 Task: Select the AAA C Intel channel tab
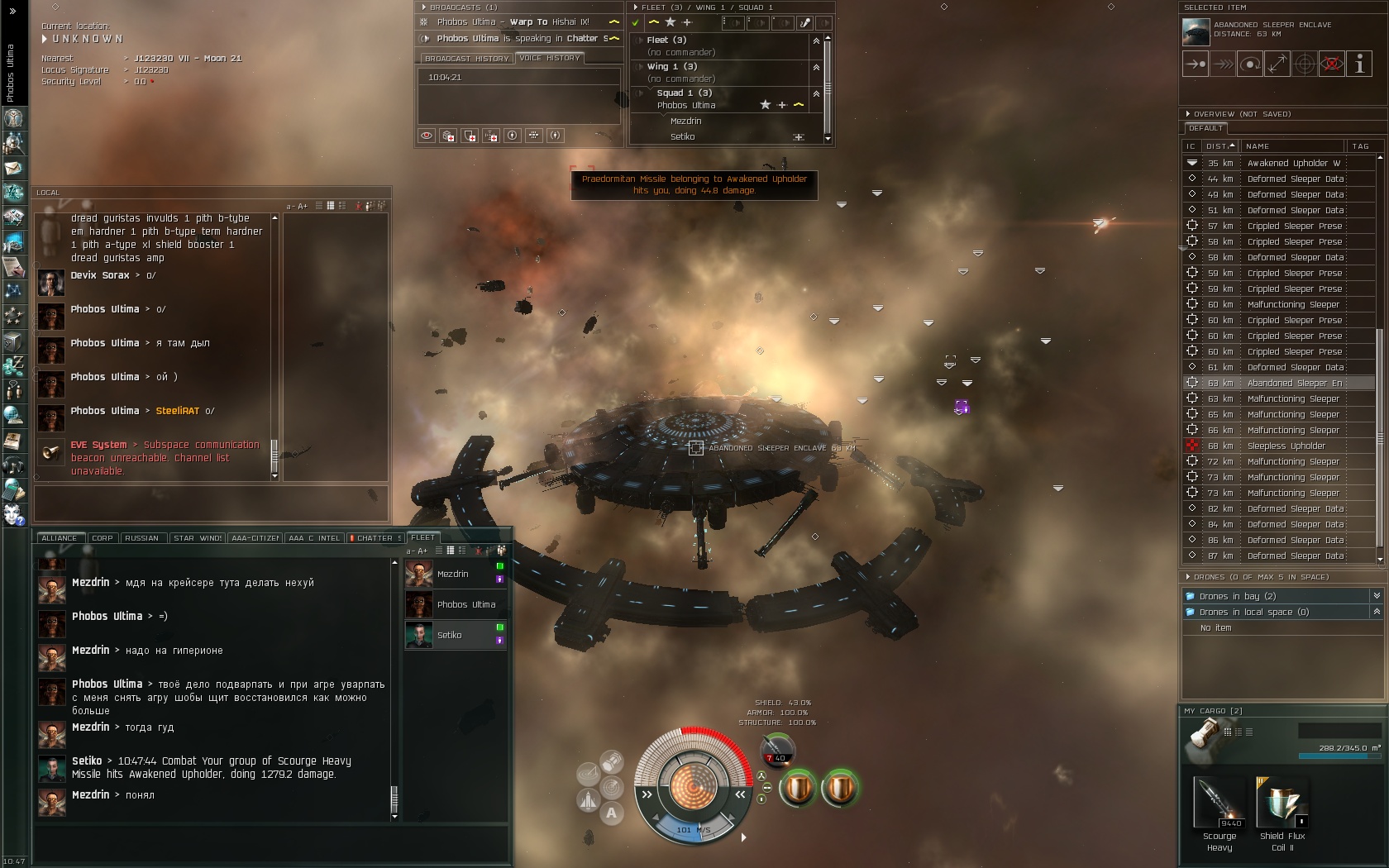coord(314,538)
